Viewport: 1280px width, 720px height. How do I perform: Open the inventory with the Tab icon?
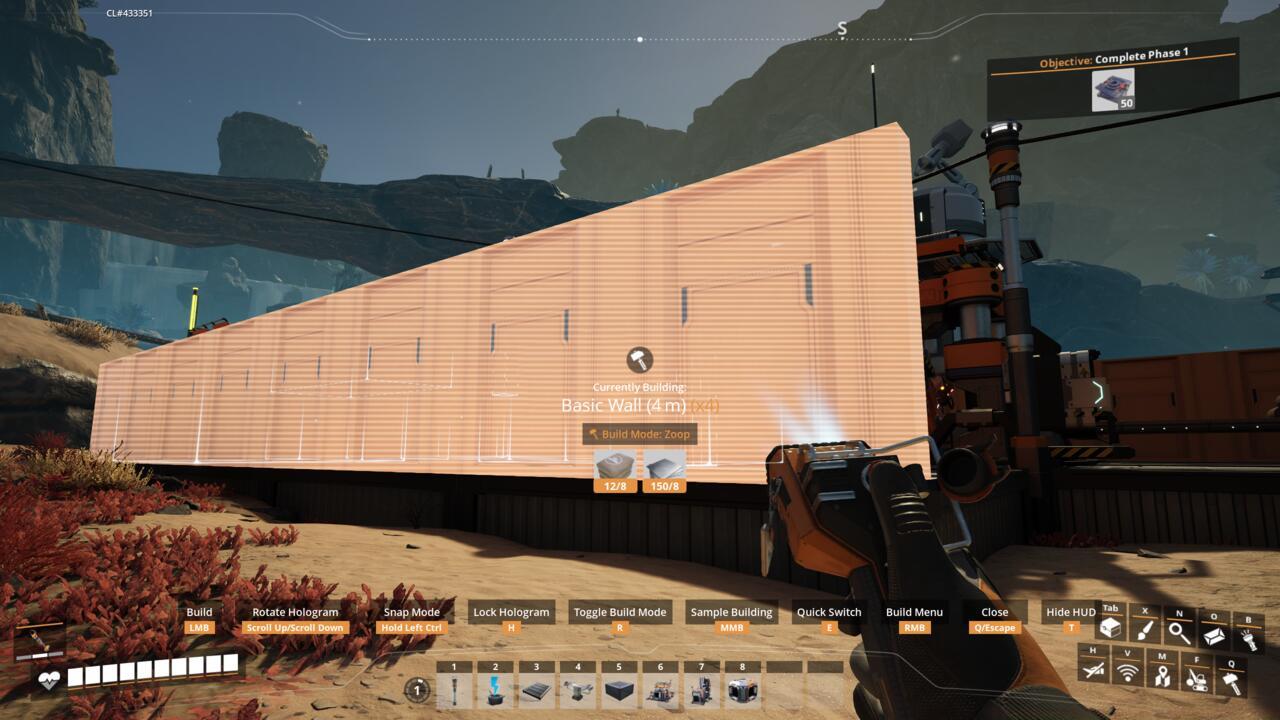[x=1110, y=628]
